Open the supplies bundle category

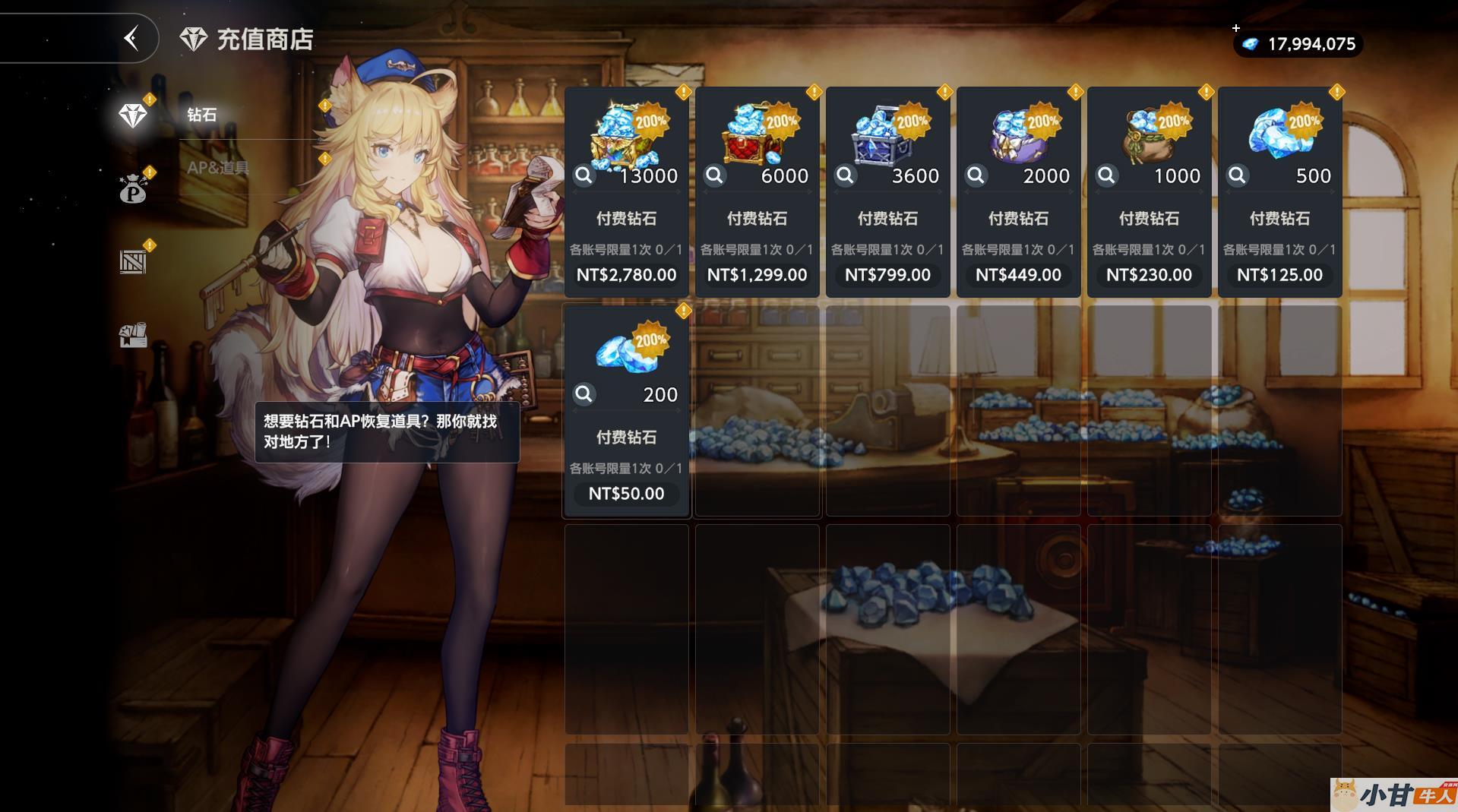133,335
